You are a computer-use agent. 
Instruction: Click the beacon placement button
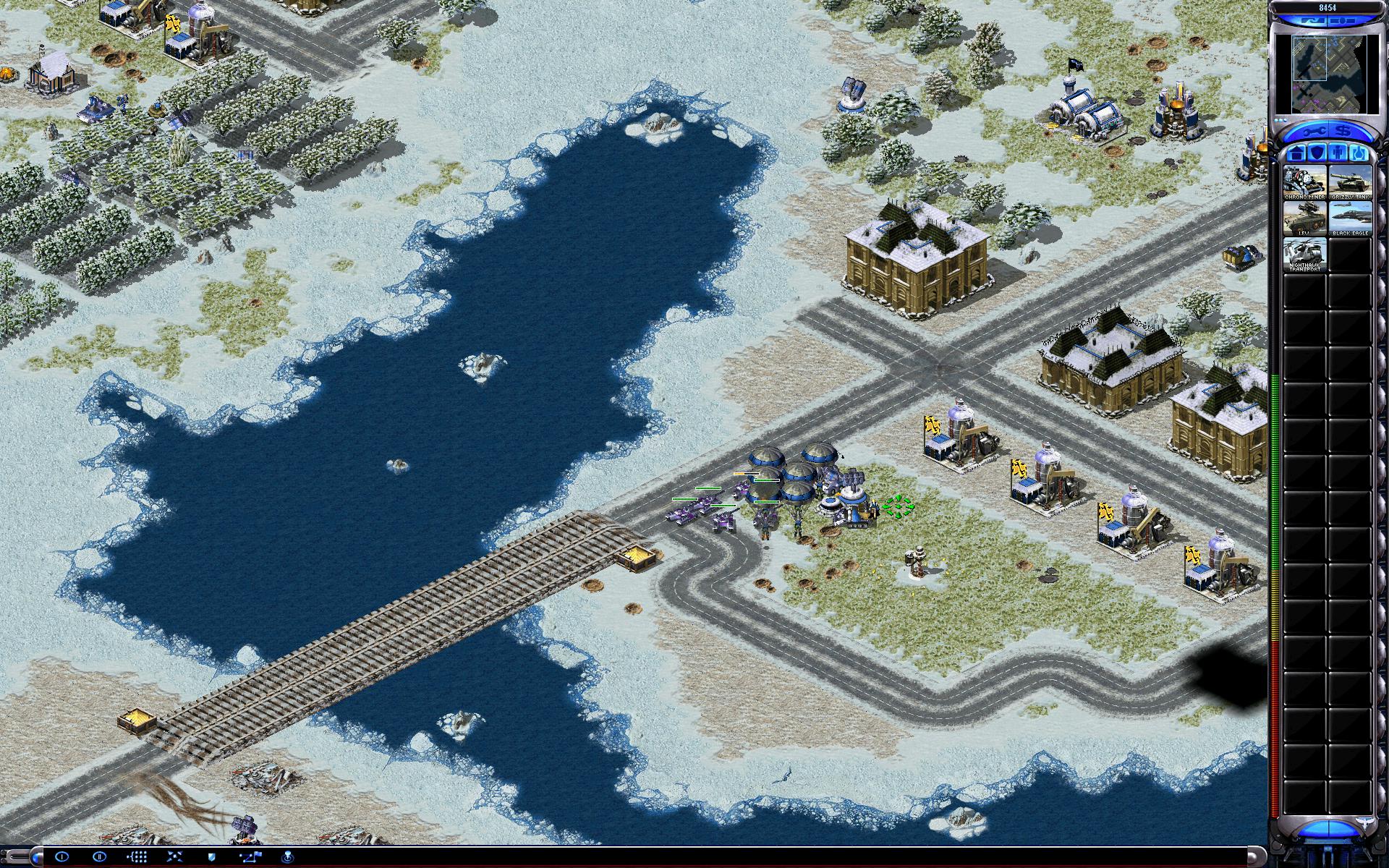pos(287,857)
